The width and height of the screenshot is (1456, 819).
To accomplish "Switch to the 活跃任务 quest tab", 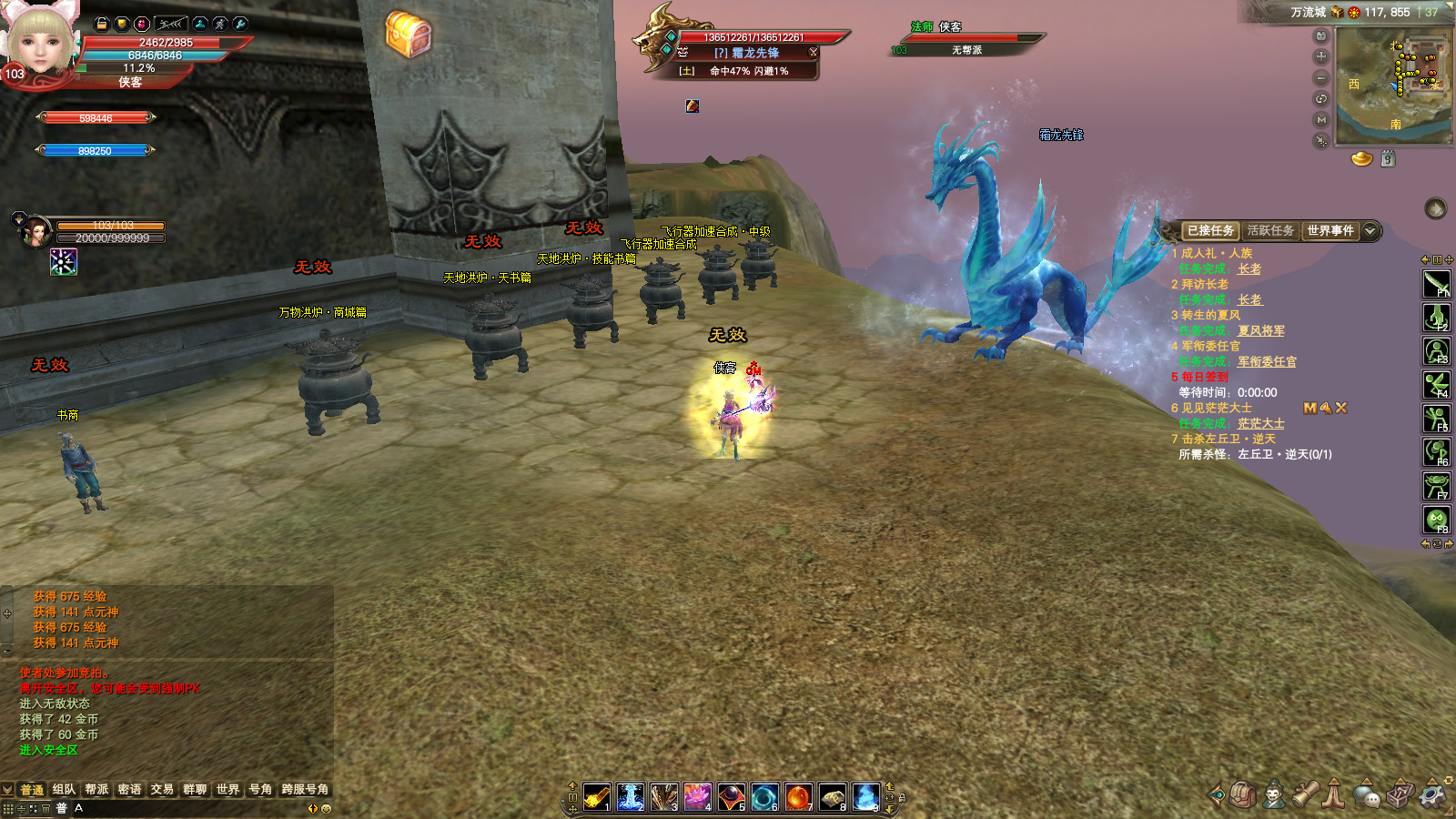I will pos(1270,231).
